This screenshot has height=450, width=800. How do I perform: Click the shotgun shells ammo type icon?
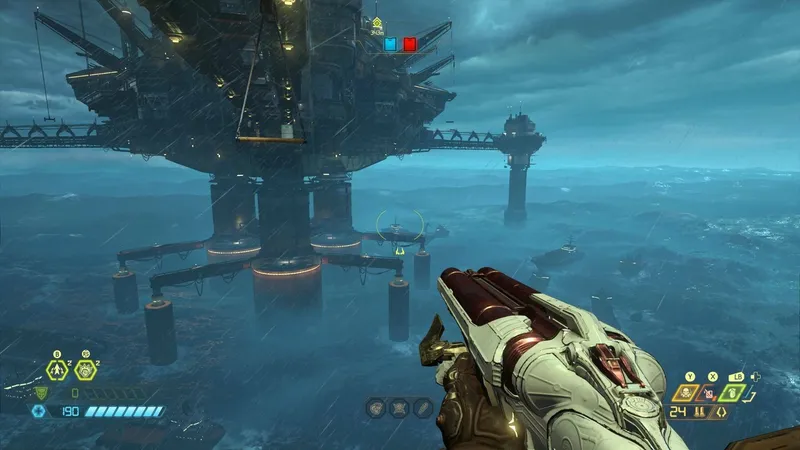[700, 412]
